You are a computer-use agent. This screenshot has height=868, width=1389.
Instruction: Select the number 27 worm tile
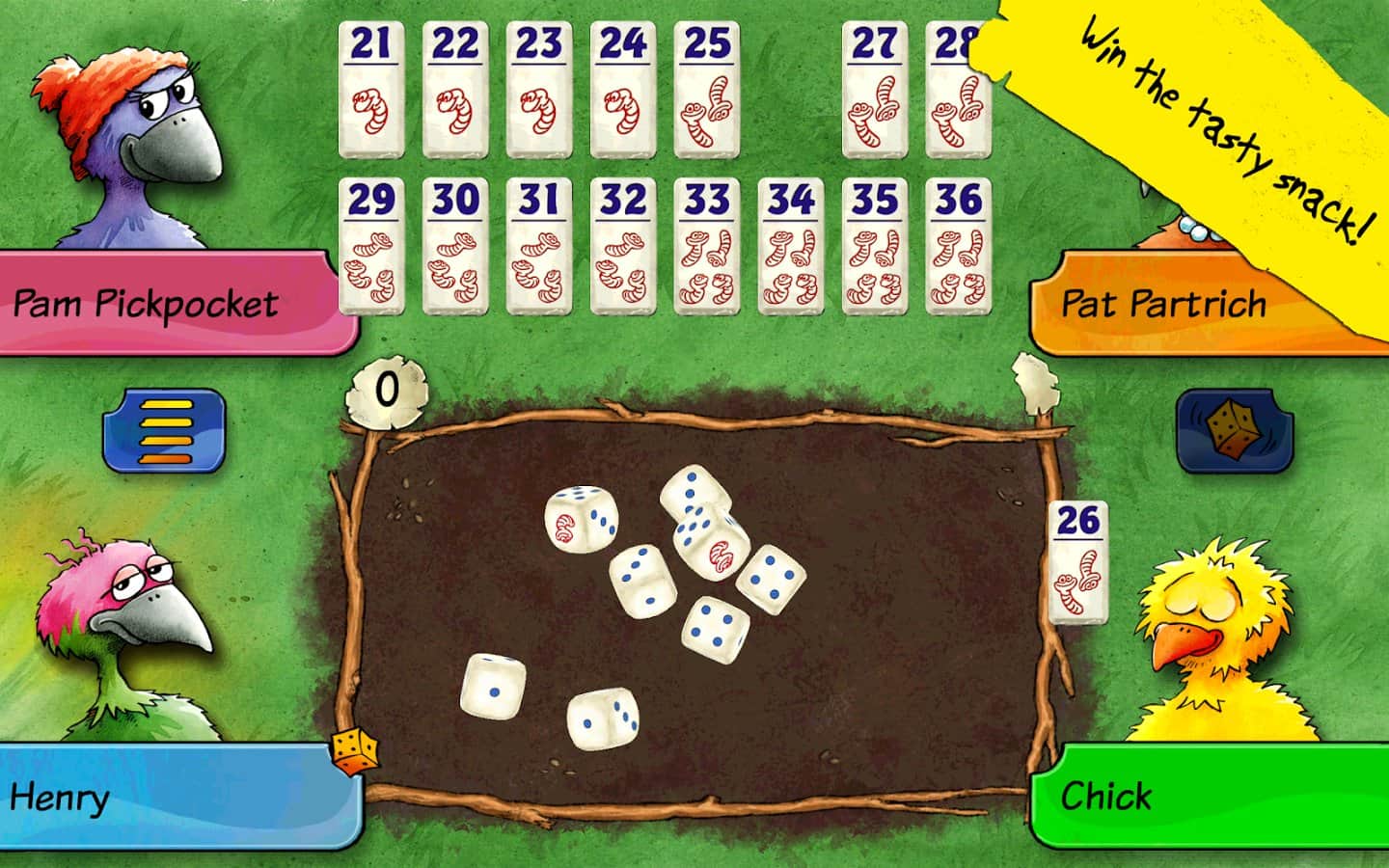pos(874,89)
